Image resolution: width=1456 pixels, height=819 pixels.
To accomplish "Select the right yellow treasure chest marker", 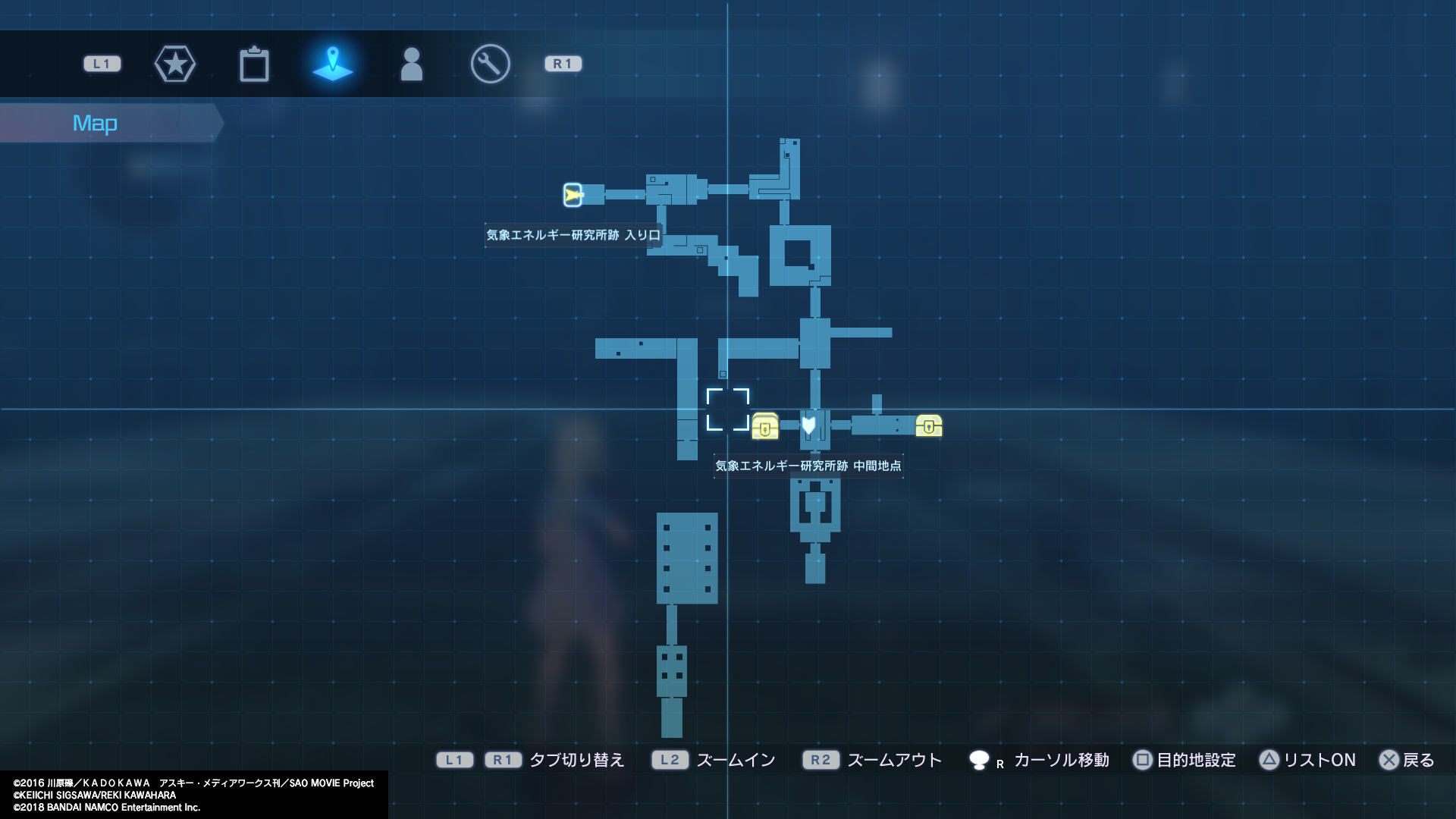I will tap(930, 427).
